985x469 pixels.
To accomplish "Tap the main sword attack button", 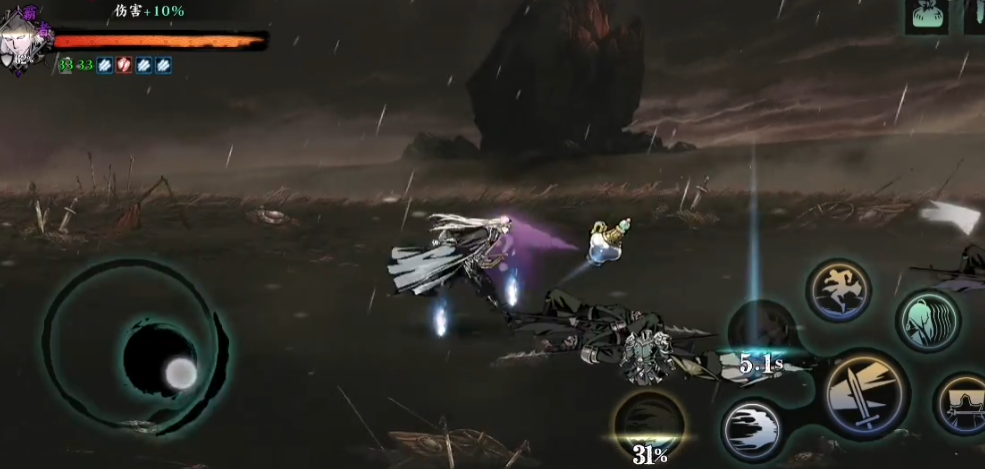I will (x=865, y=393).
